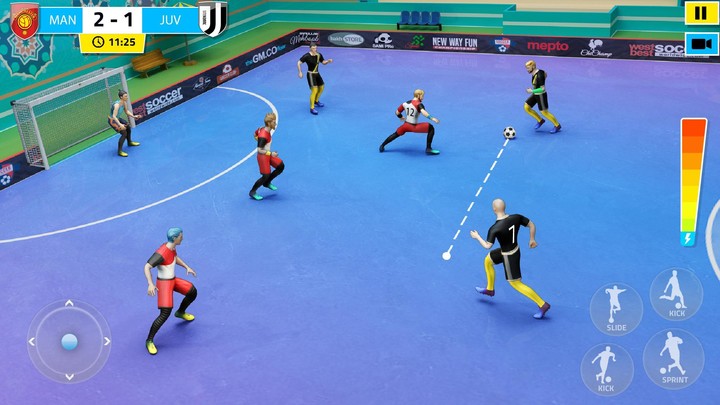
Task: Tap the KICK button directly beneath SLIDE
Action: click(x=606, y=368)
